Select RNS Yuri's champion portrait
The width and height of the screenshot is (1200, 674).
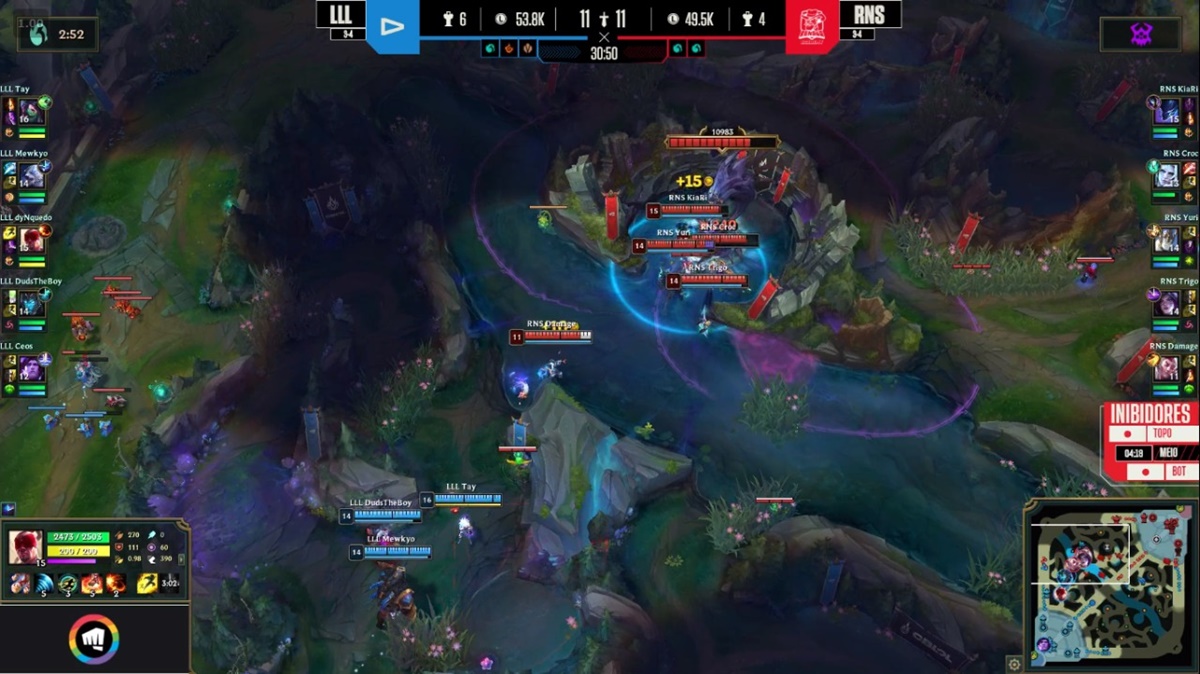1167,240
